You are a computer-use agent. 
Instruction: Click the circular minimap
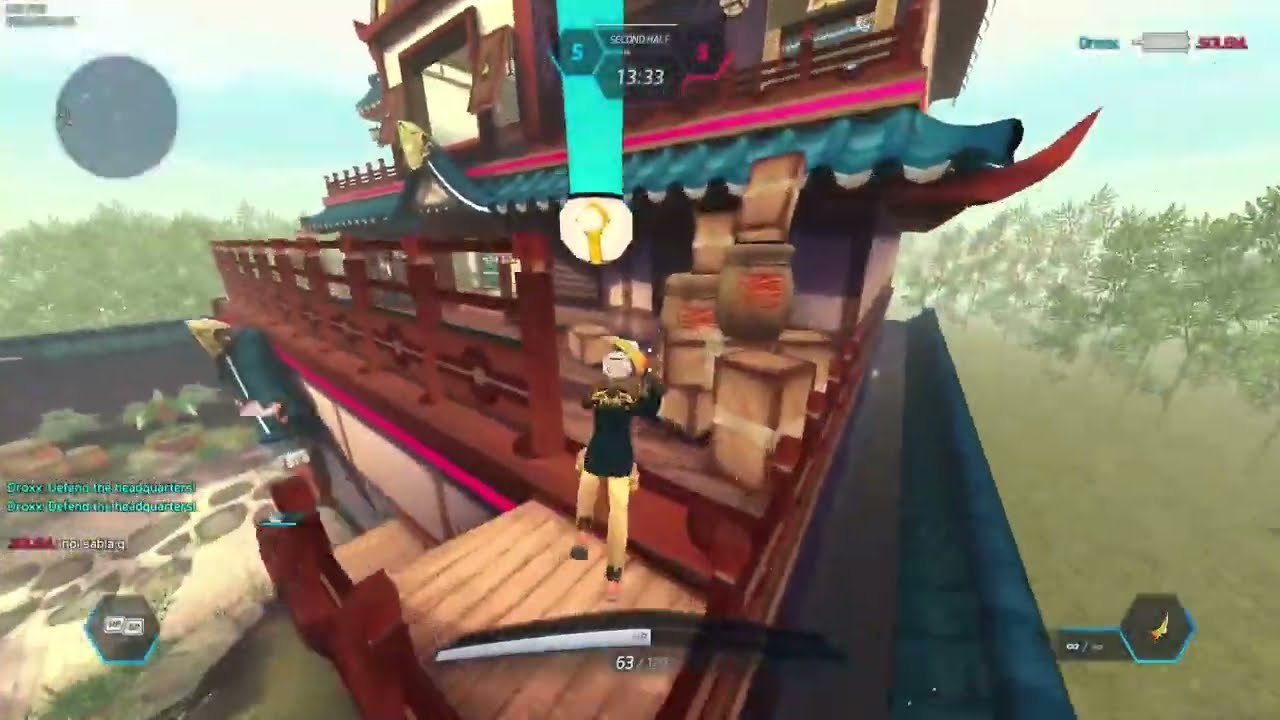pos(116,117)
